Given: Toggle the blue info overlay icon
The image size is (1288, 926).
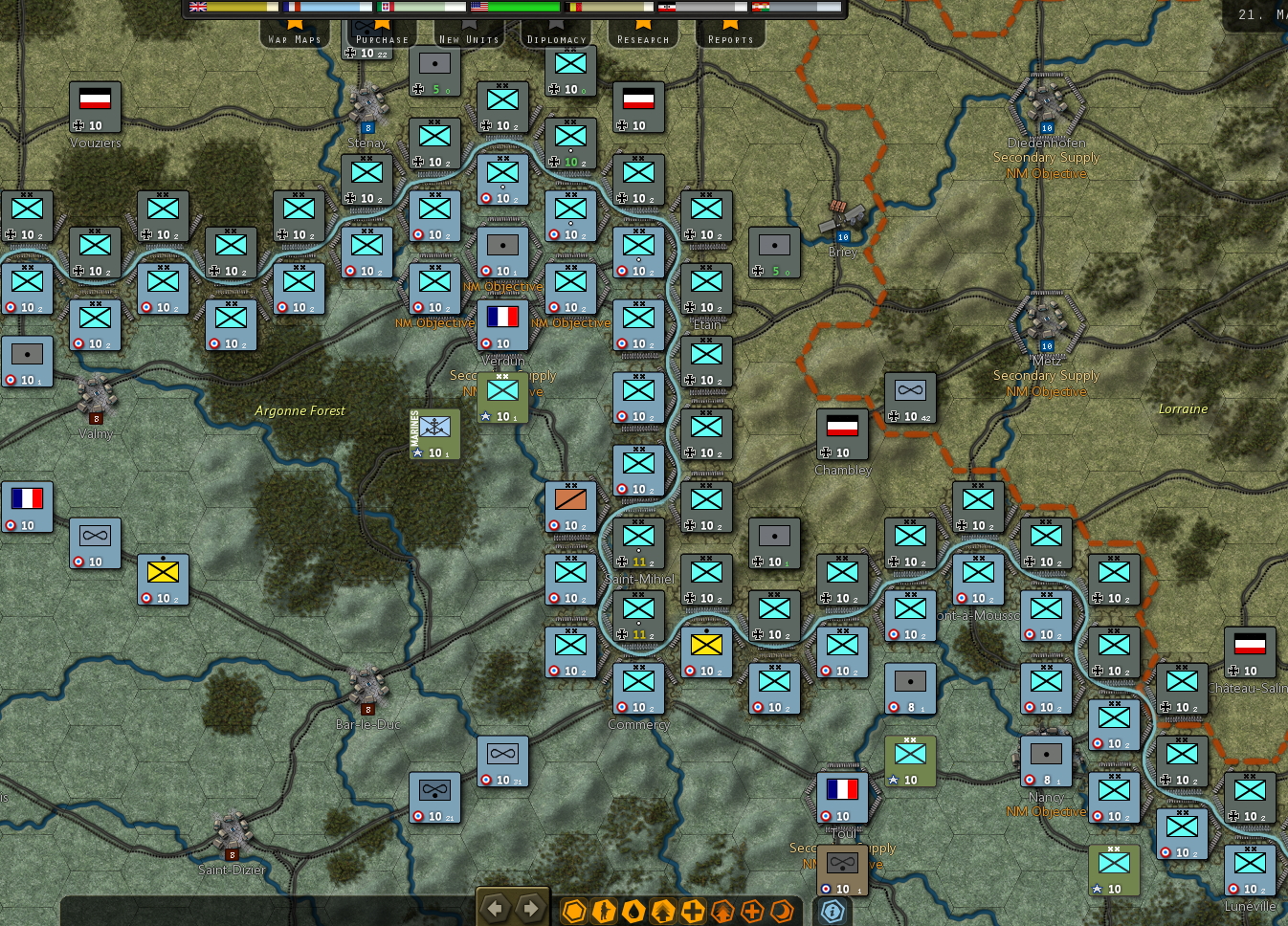Looking at the screenshot, I should [x=831, y=911].
